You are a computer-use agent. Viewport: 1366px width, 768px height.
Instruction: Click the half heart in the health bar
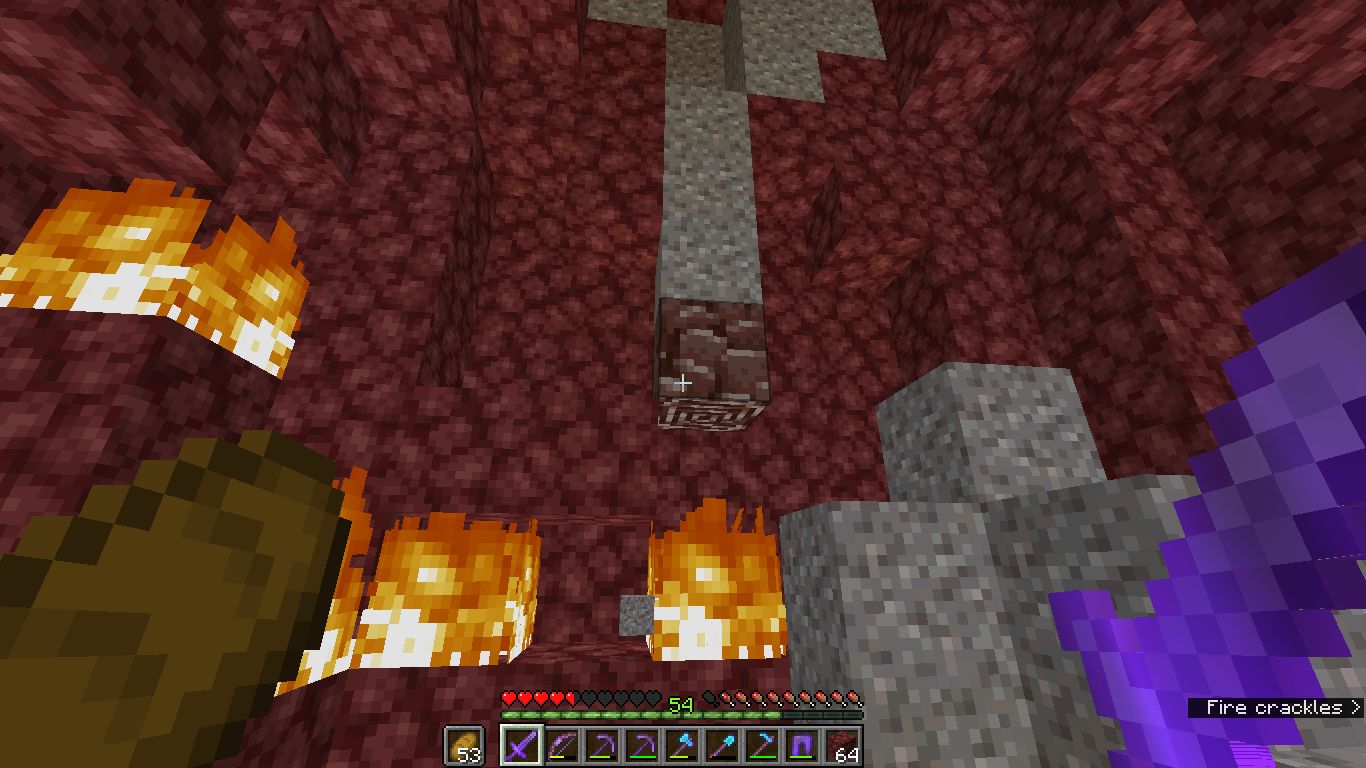pyautogui.click(x=571, y=699)
